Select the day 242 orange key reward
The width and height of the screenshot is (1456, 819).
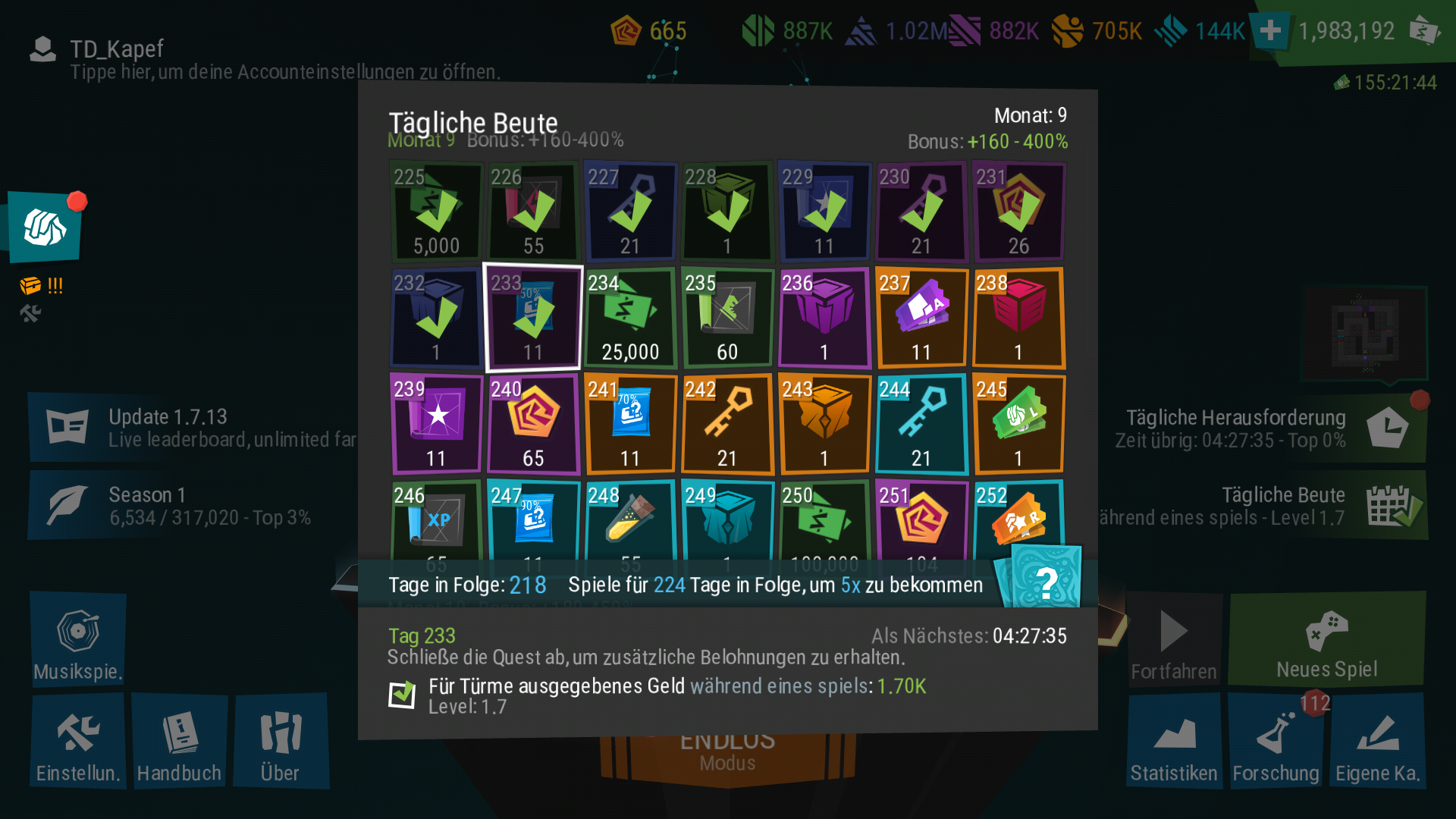point(726,425)
